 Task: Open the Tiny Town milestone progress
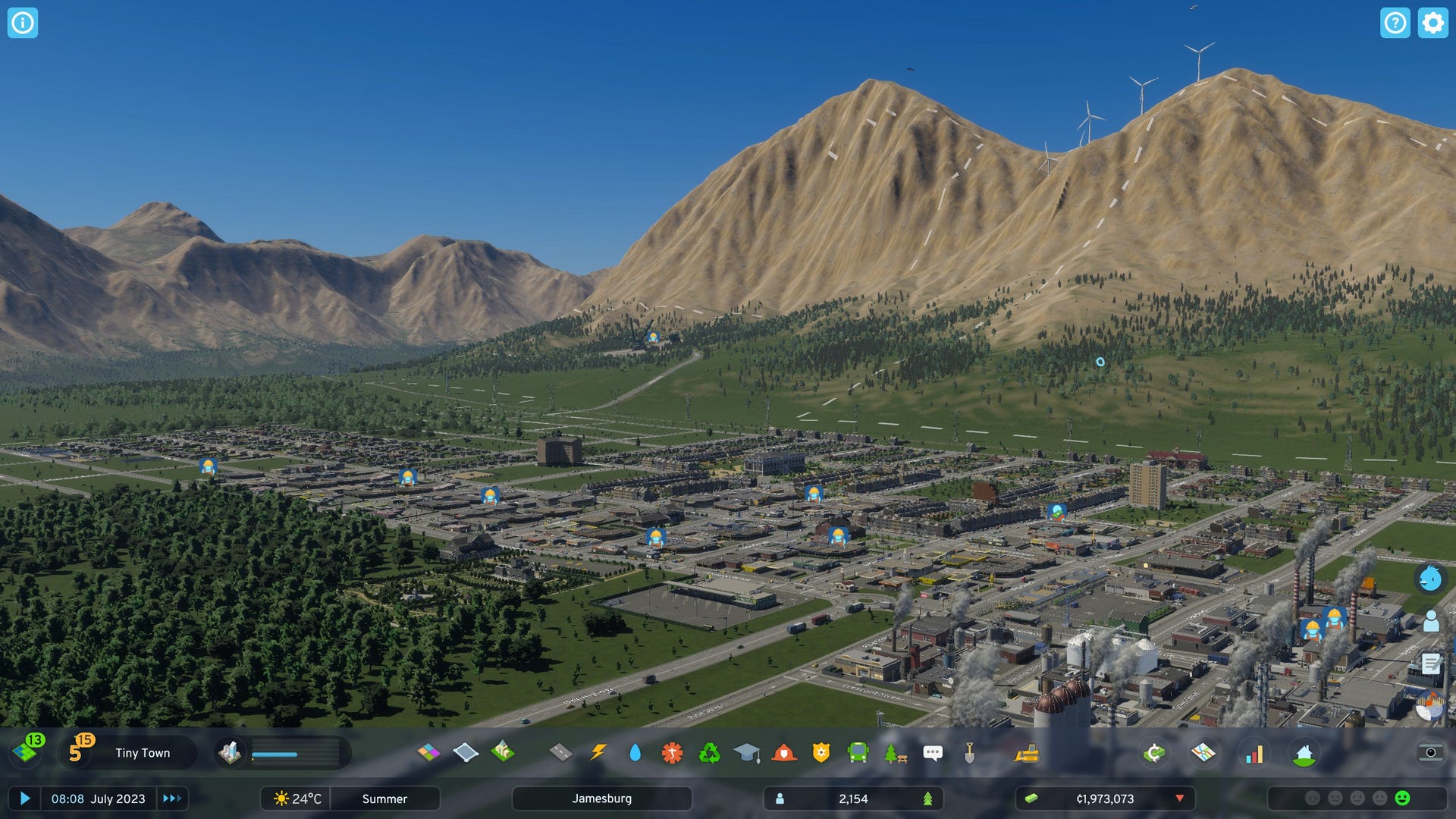point(142,753)
